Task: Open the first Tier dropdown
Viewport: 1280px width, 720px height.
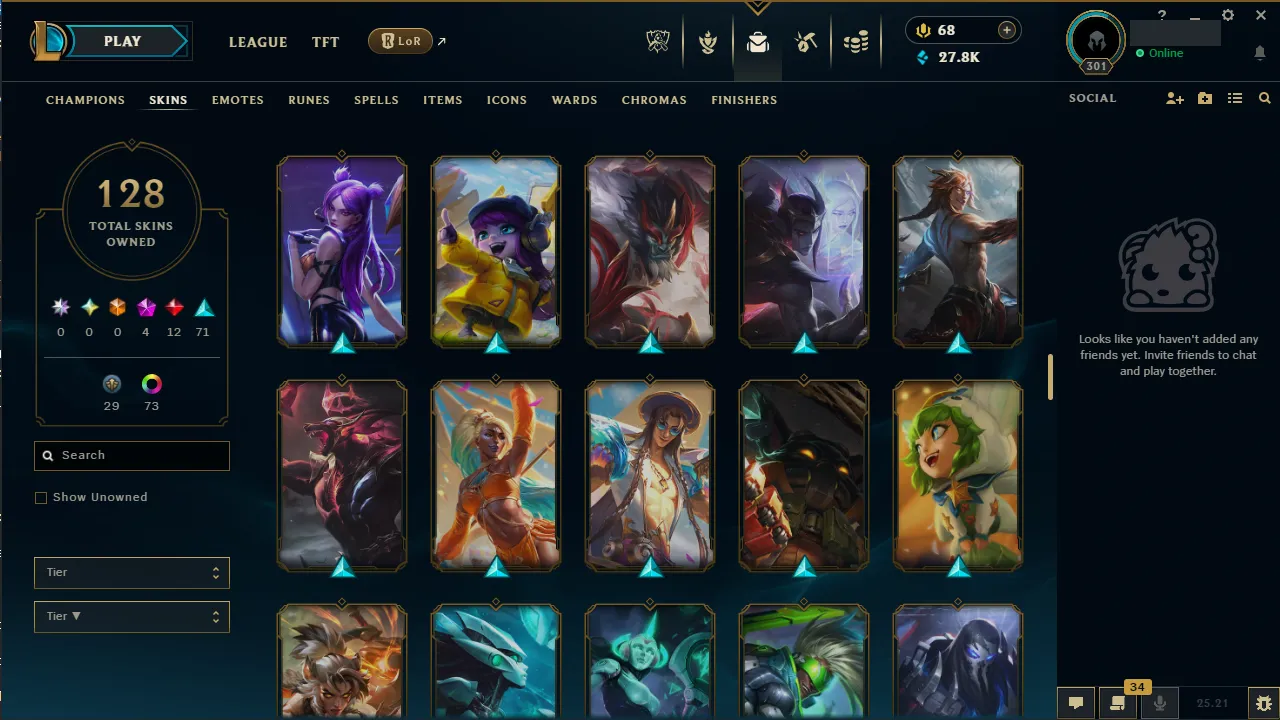Action: pyautogui.click(x=131, y=572)
